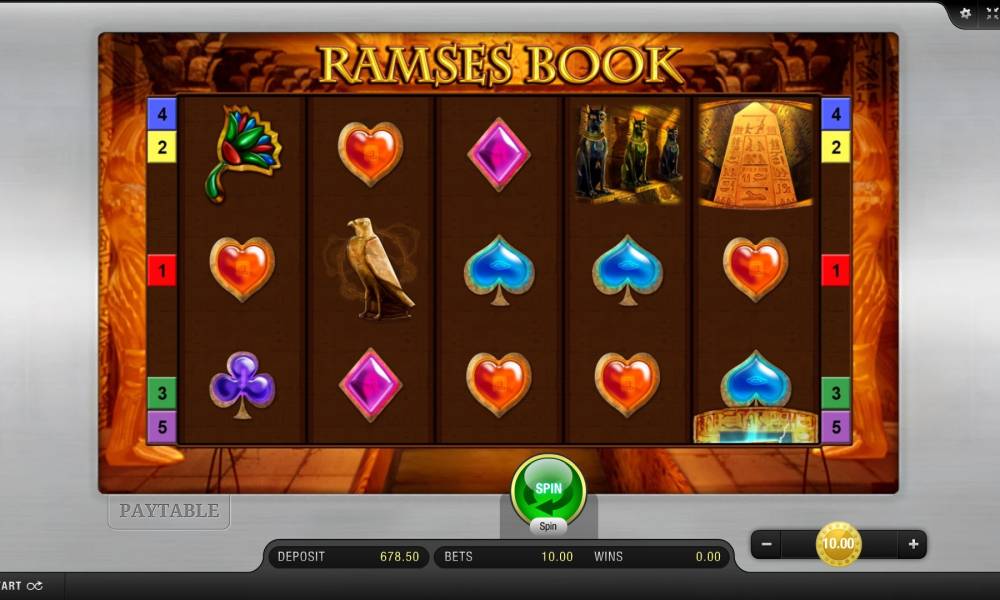Viewport: 1000px width, 600px height.
Task: Open settings via the gear icon
Action: click(965, 13)
